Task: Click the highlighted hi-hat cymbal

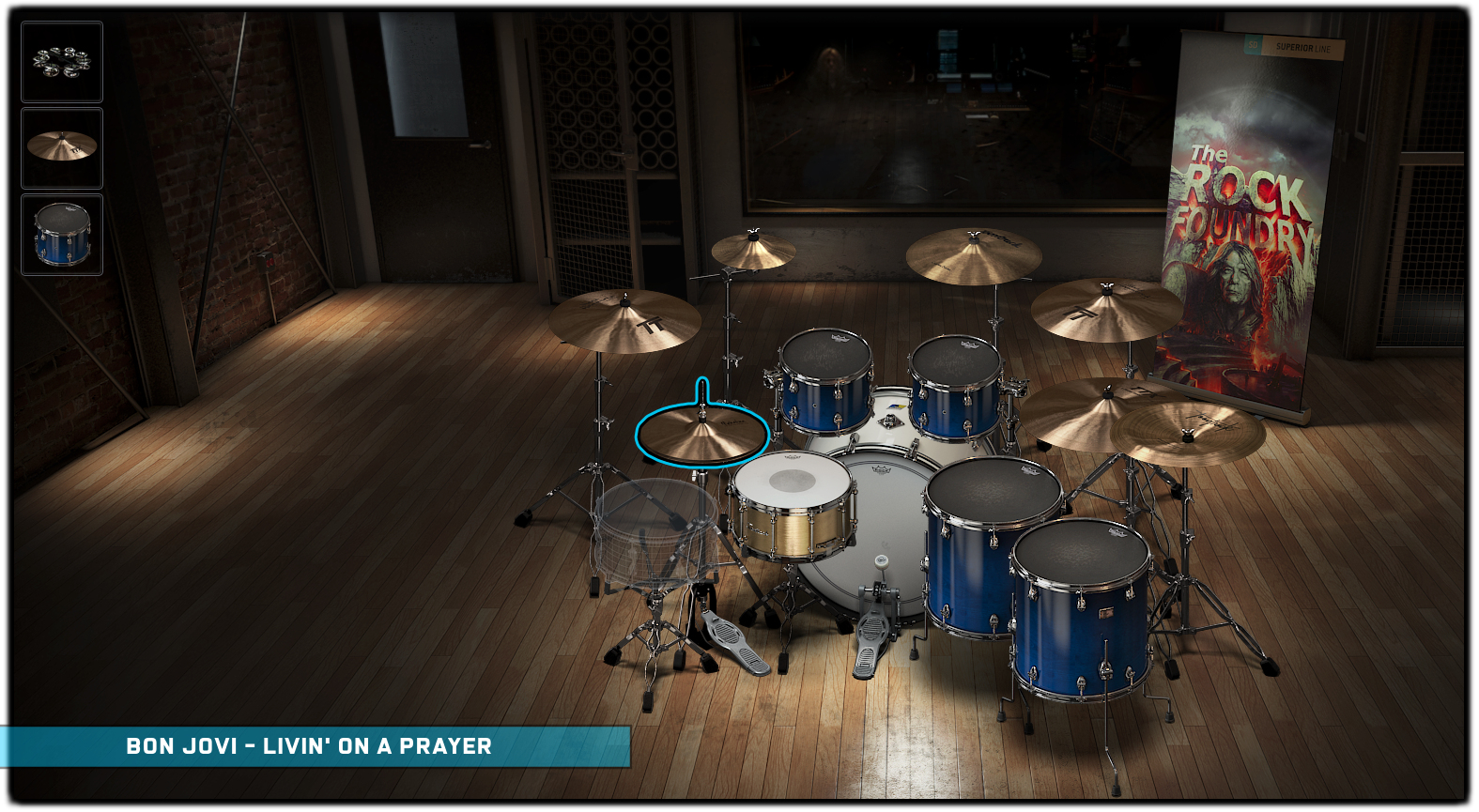Action: click(x=702, y=436)
